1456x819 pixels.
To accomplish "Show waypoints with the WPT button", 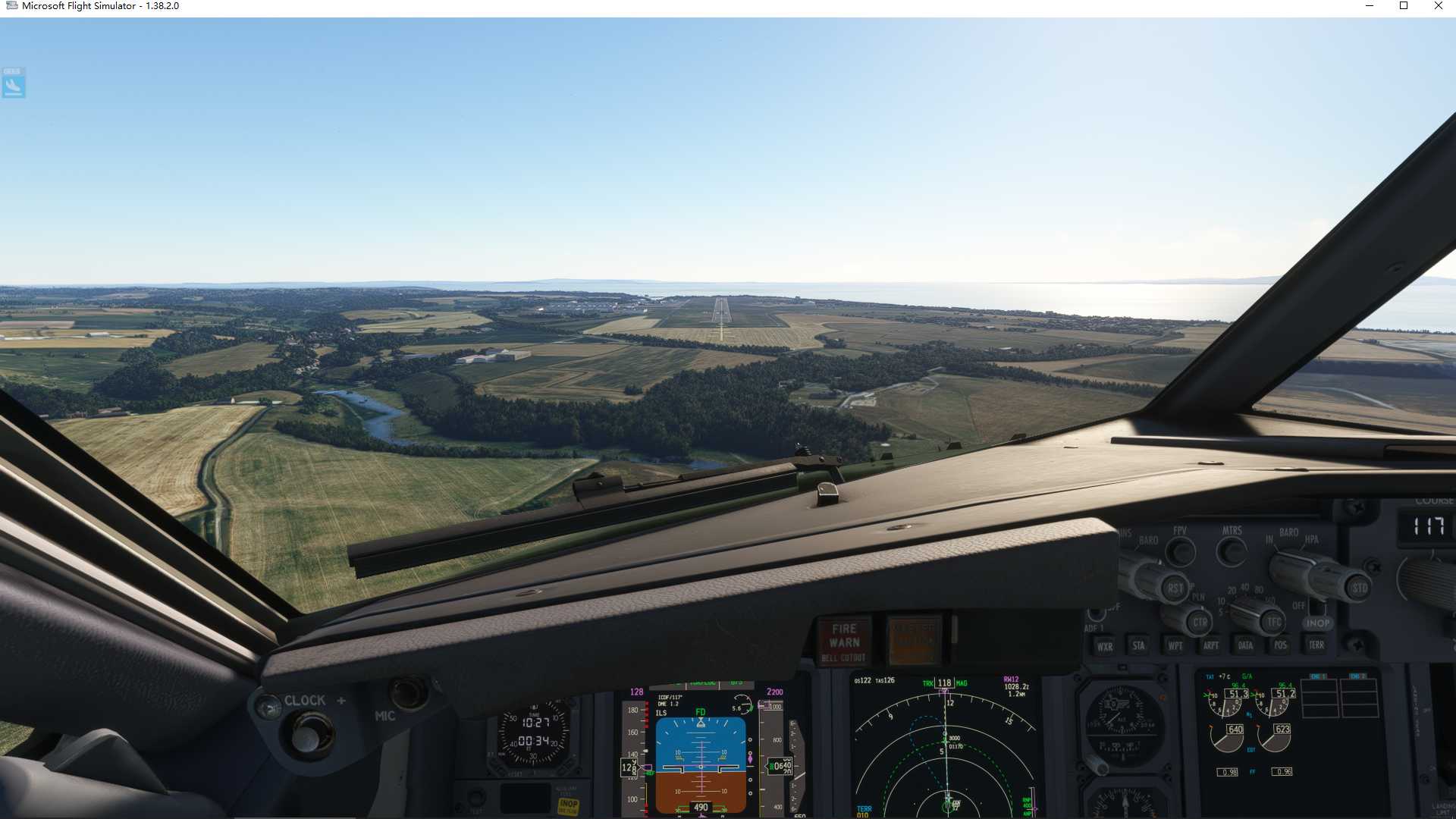I will tap(1176, 647).
